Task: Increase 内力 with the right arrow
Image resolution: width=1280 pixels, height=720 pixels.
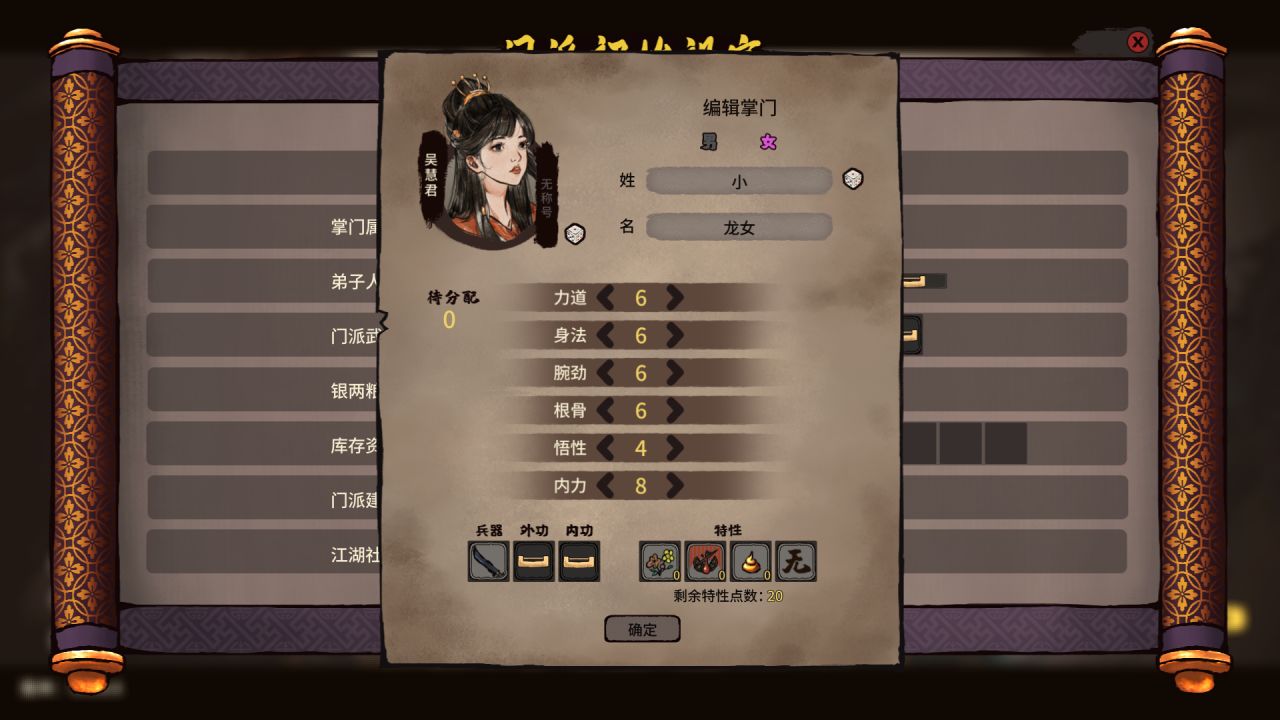Action: [x=676, y=486]
